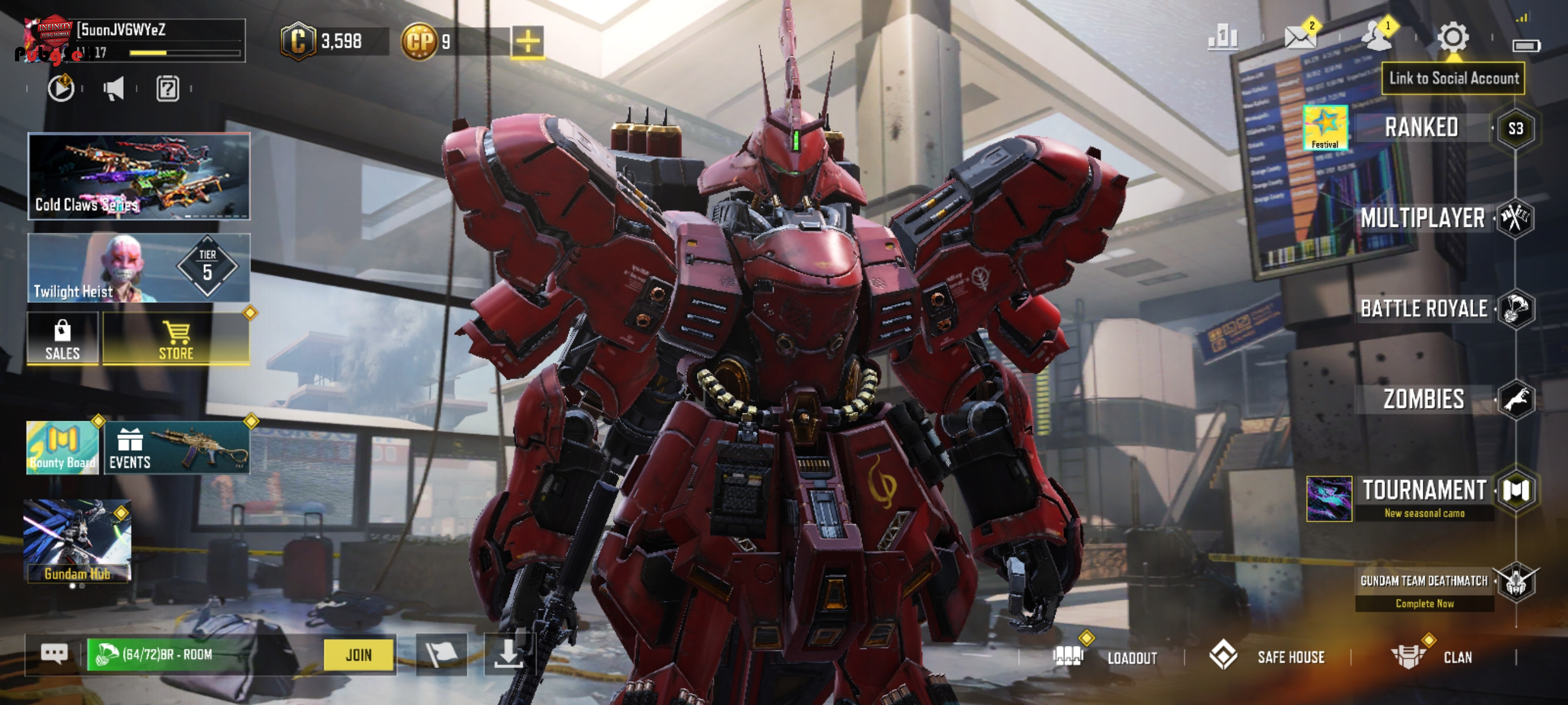Enter the Safe House

tap(1267, 657)
